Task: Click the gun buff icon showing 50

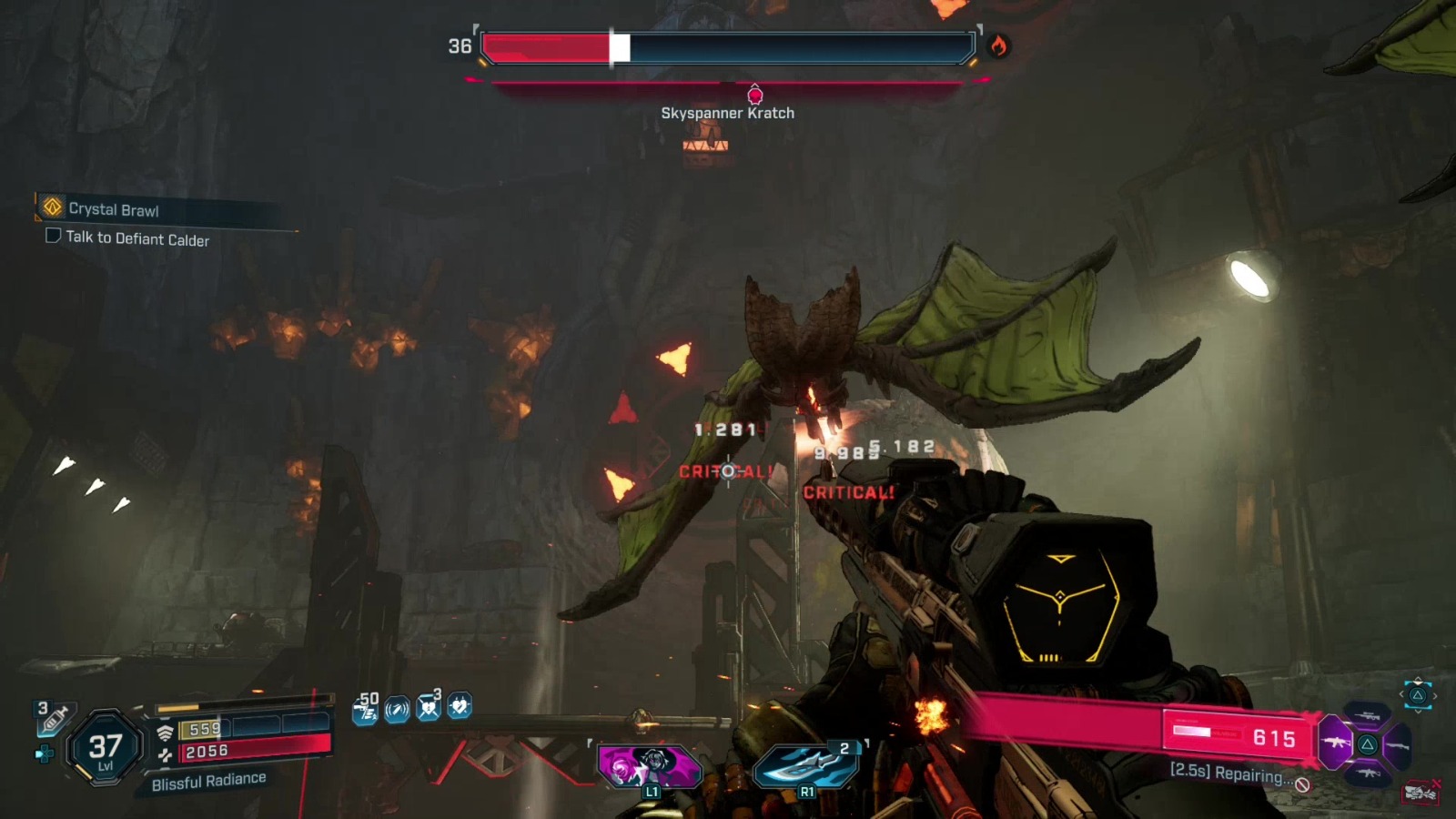Action: pyautogui.click(x=366, y=707)
